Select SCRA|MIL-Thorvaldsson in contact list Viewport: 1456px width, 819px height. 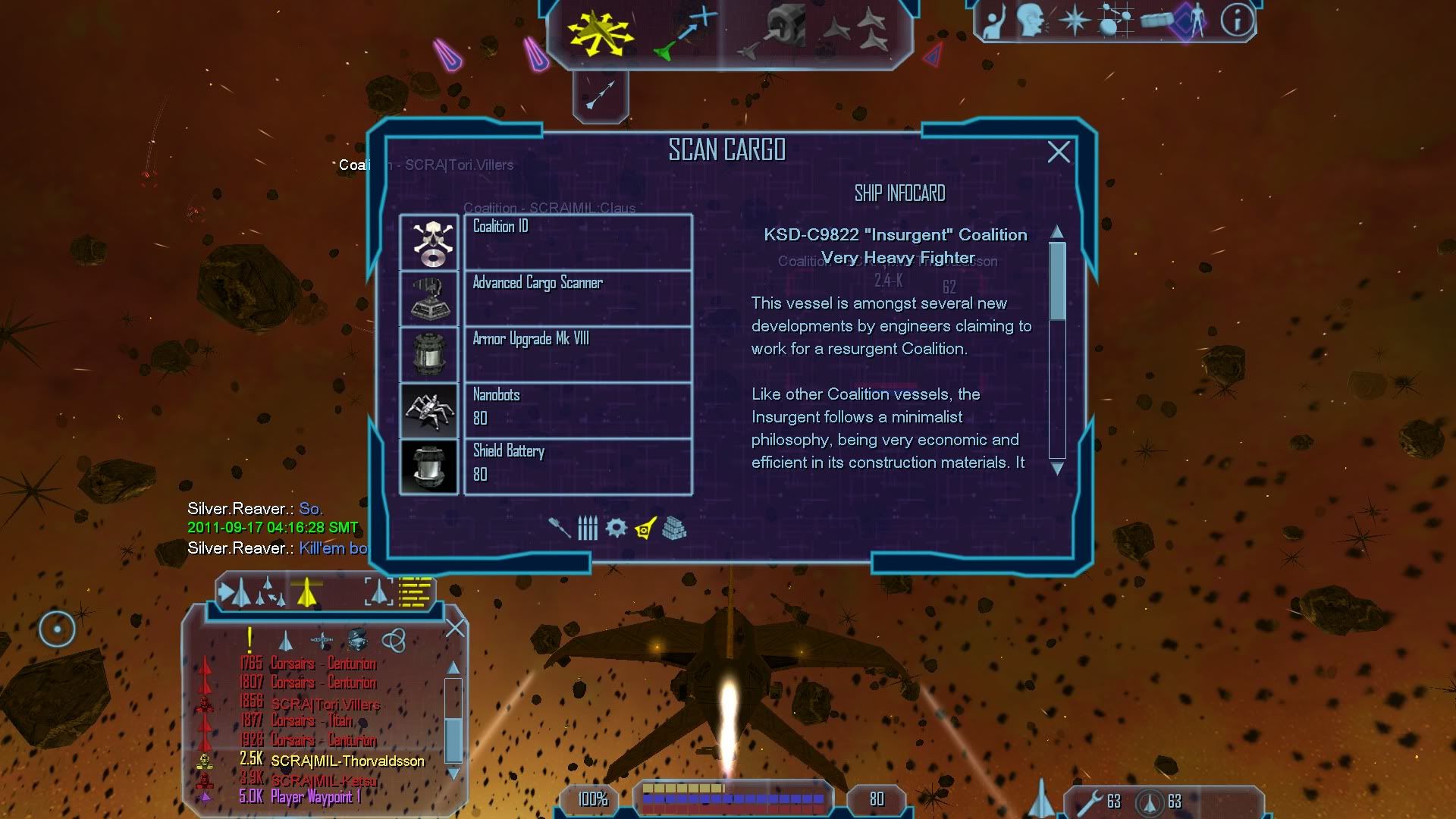[x=347, y=761]
